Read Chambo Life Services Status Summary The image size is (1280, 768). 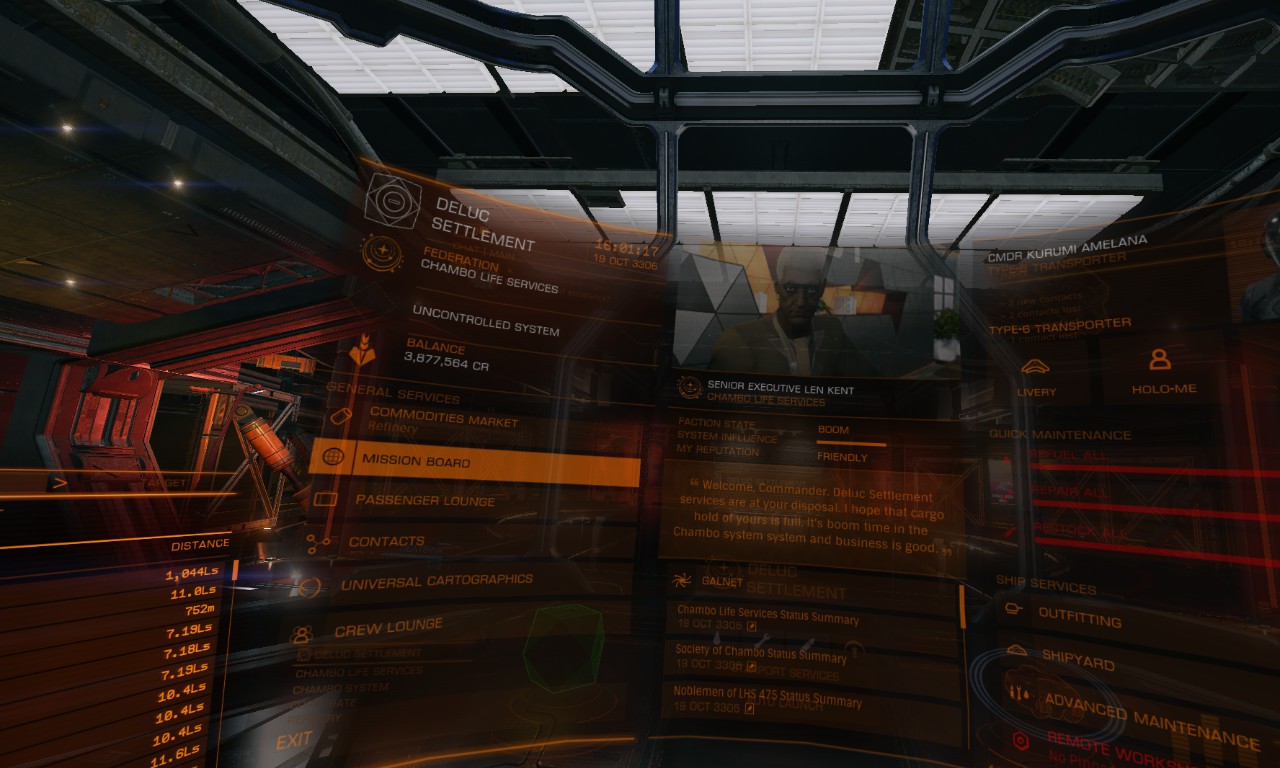click(x=761, y=617)
